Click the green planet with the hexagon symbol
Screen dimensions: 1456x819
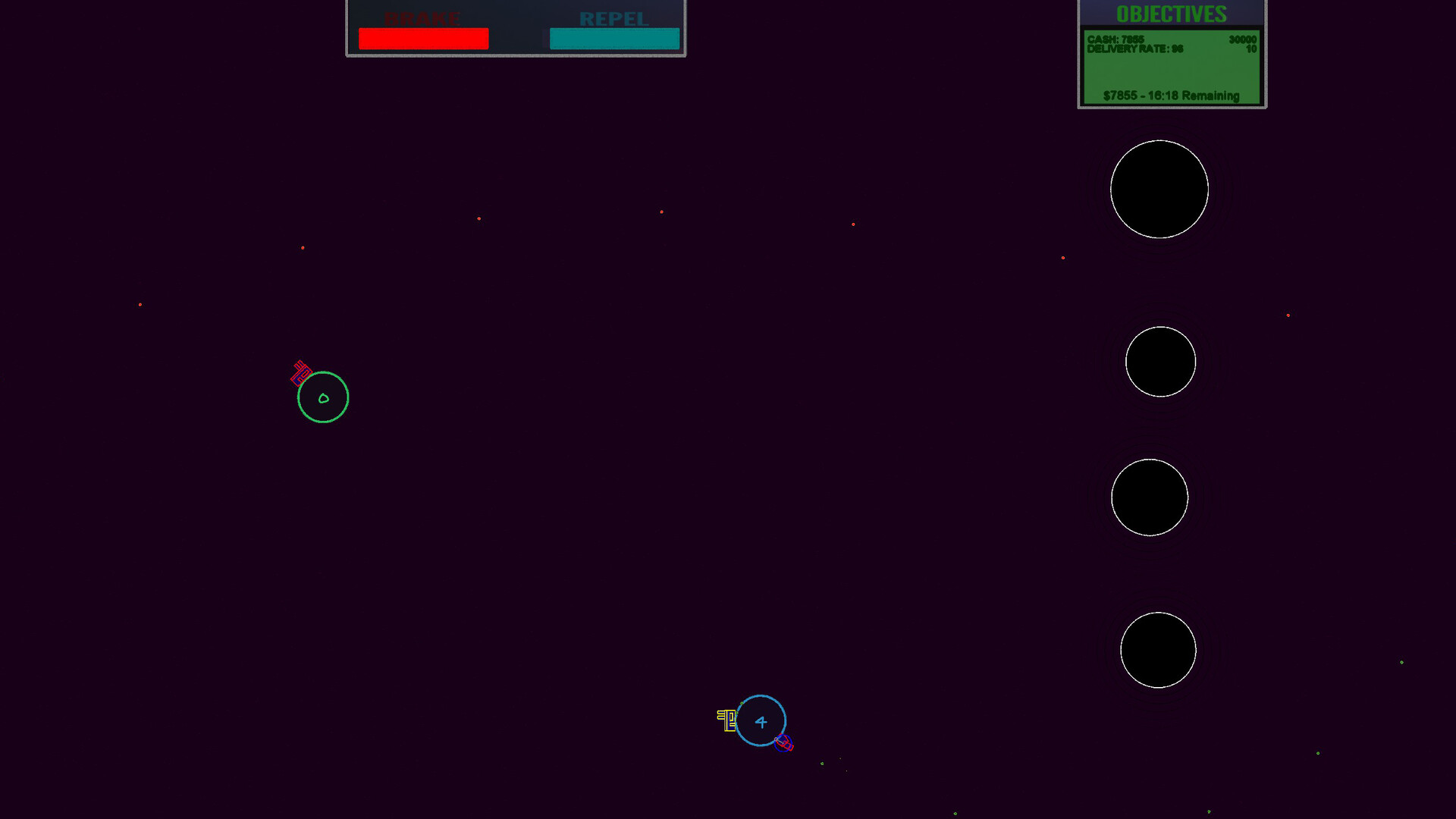point(322,396)
